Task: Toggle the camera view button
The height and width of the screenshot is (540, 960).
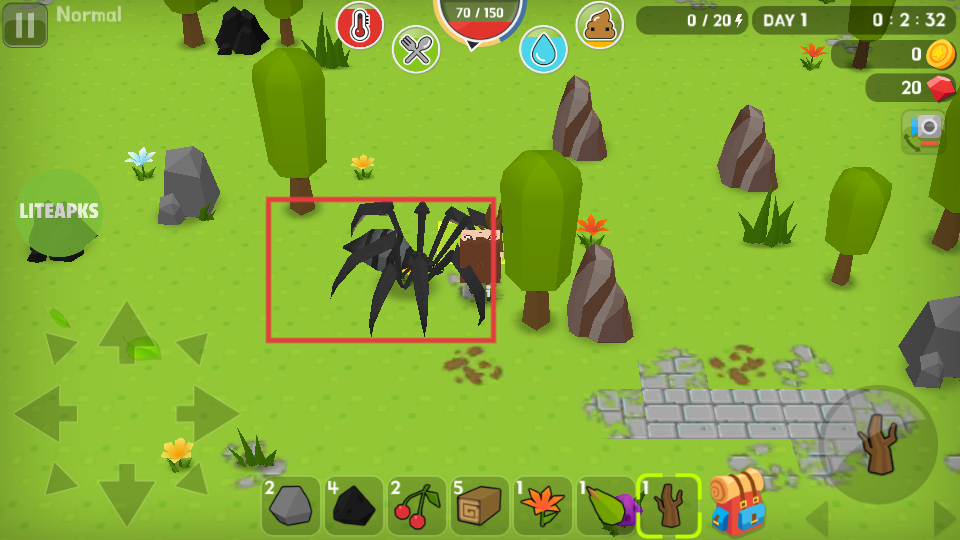Action: point(925,131)
